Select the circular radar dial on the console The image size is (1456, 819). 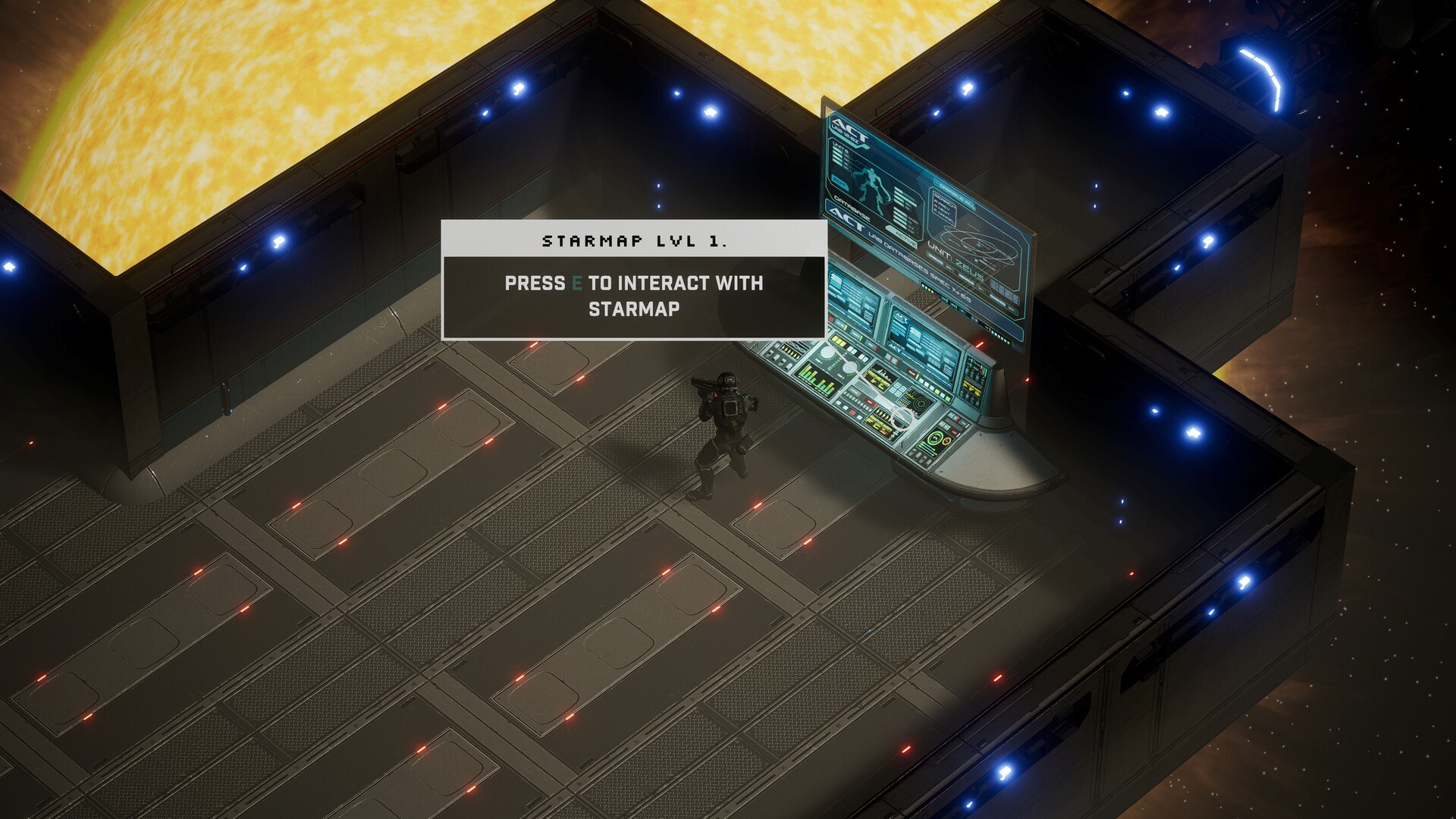(920, 403)
